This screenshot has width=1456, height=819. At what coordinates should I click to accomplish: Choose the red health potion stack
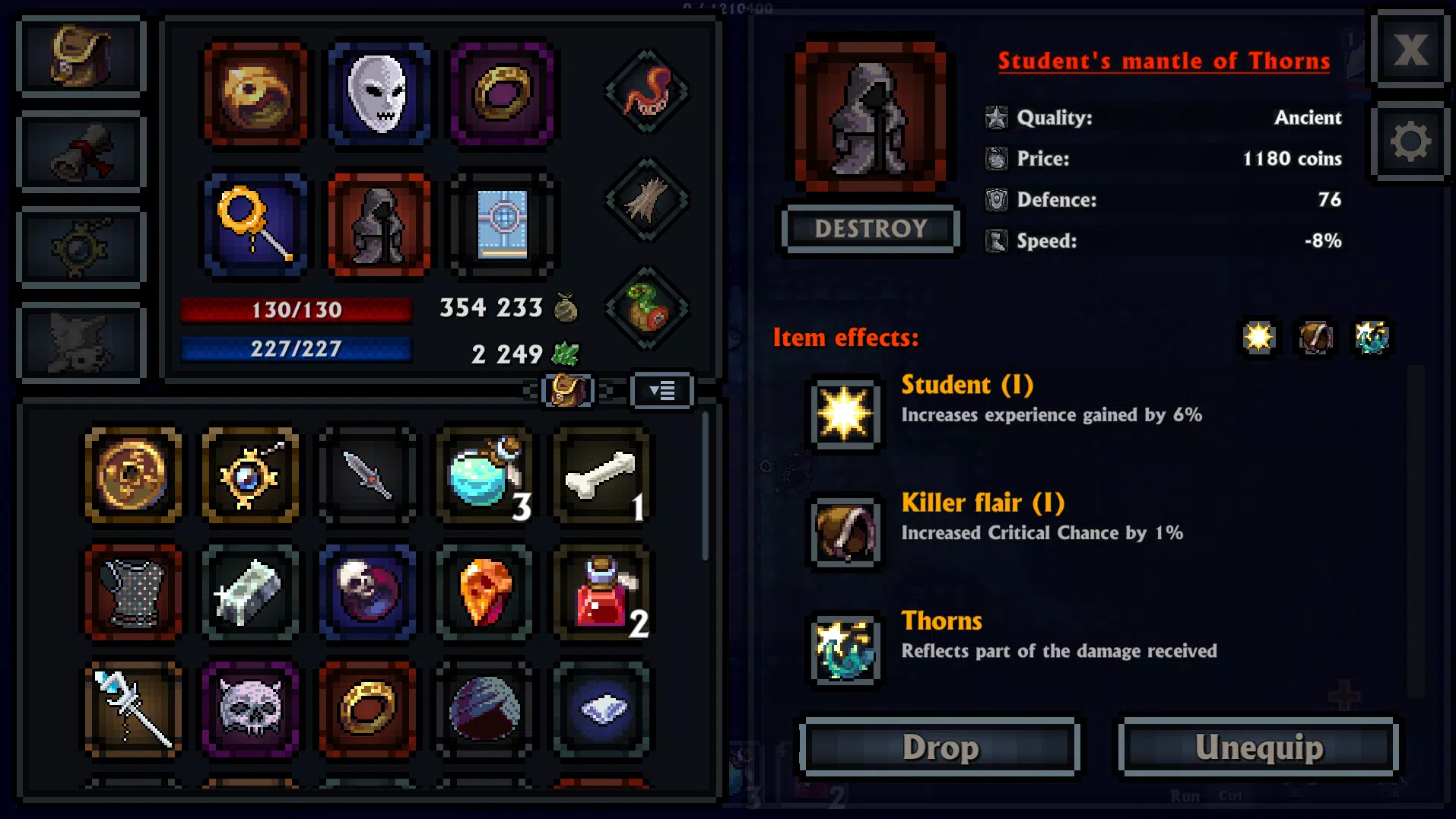click(x=601, y=593)
